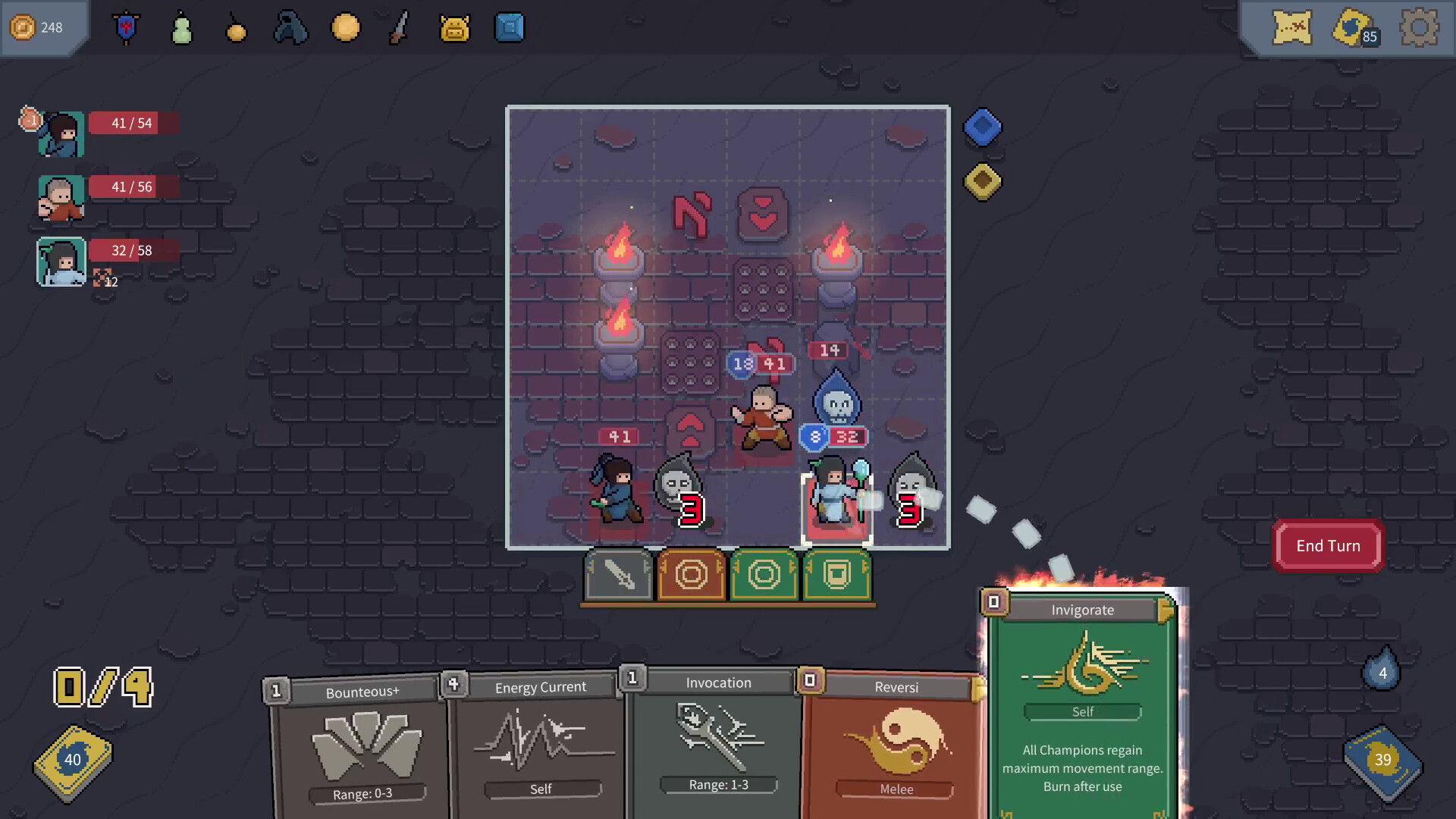The image size is (1456, 819).
Task: Select the blue gem icon on the top toolbar
Action: [509, 27]
